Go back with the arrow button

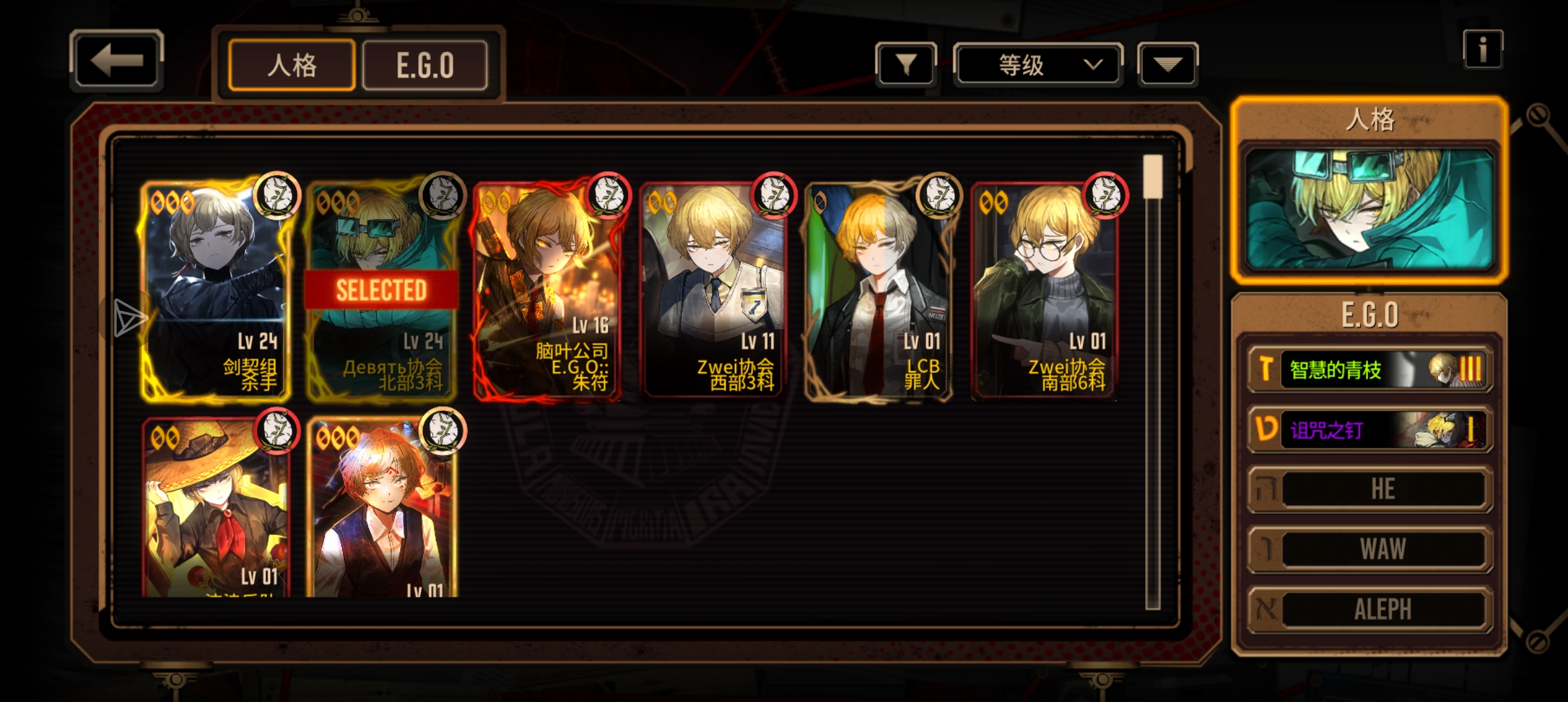[116, 61]
